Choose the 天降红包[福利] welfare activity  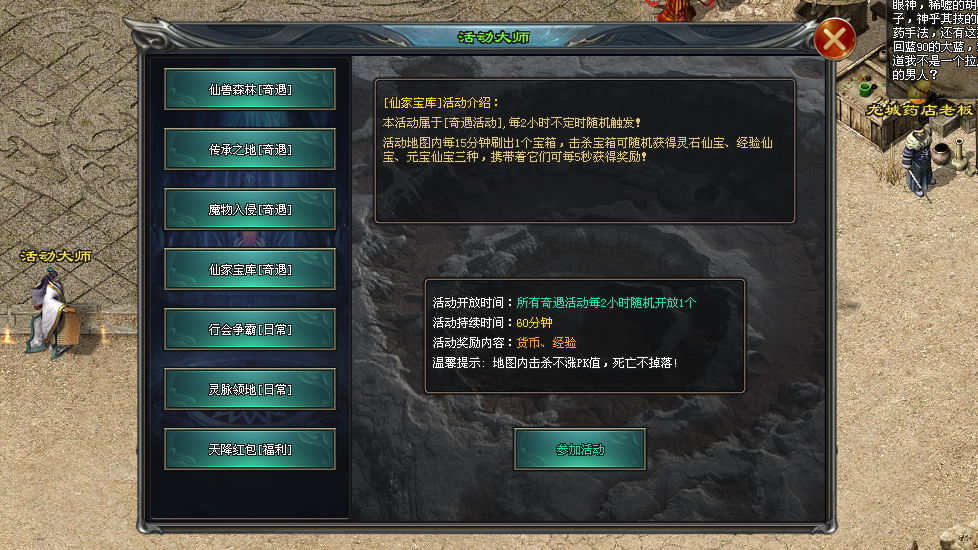(x=250, y=449)
